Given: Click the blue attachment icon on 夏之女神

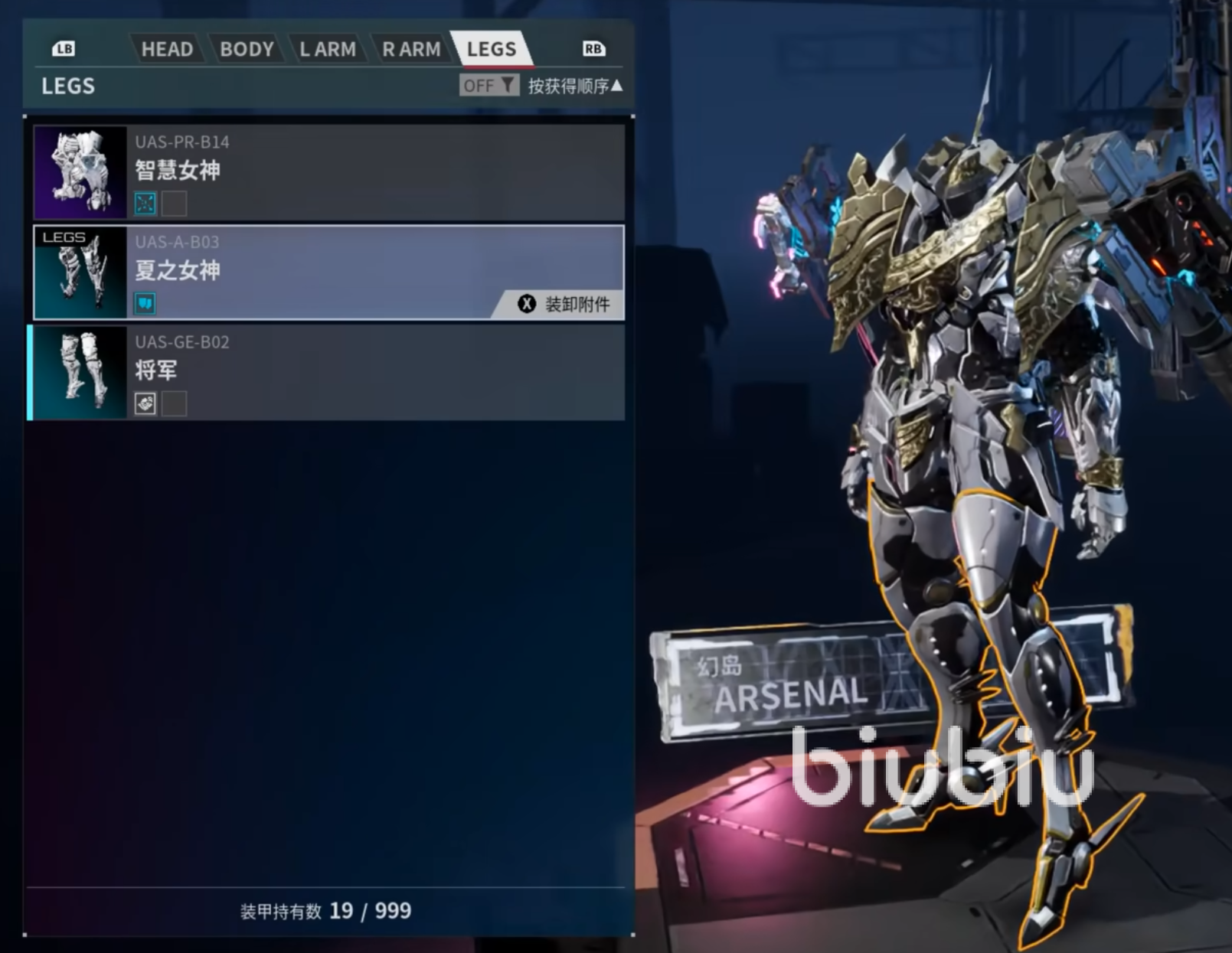Looking at the screenshot, I should (145, 303).
